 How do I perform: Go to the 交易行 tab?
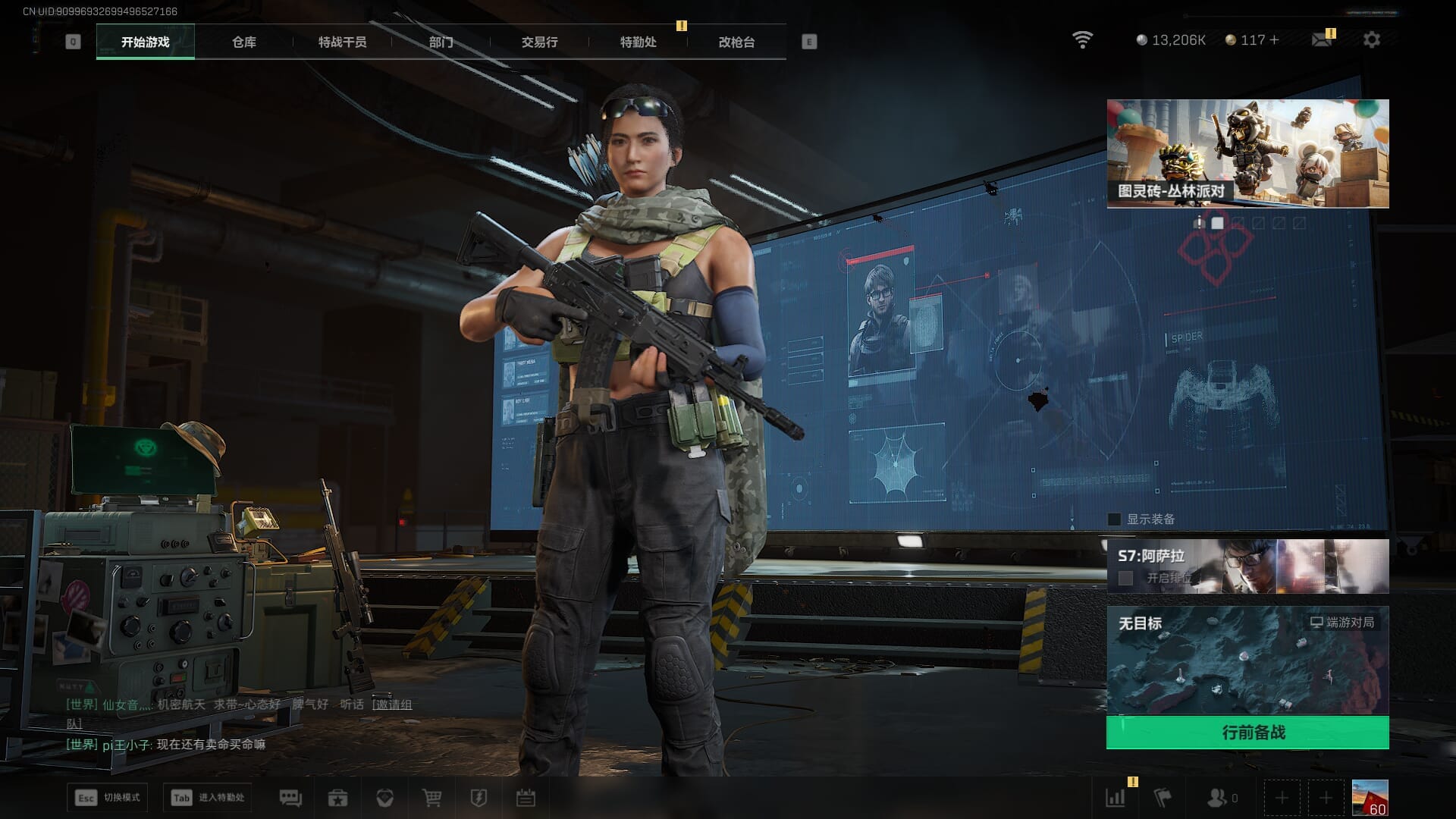pyautogui.click(x=539, y=42)
